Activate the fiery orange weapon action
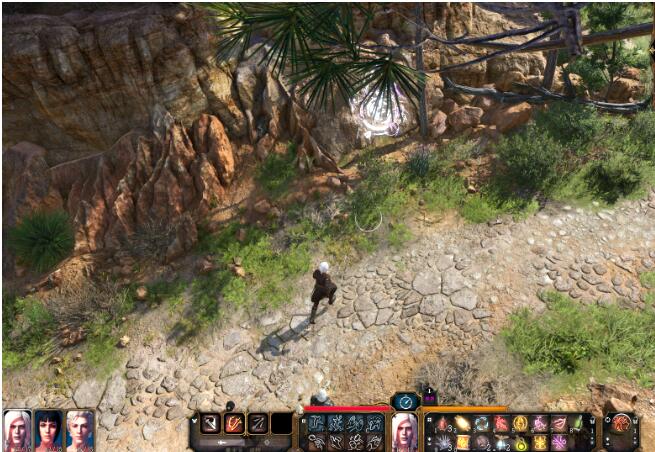 click(x=234, y=423)
